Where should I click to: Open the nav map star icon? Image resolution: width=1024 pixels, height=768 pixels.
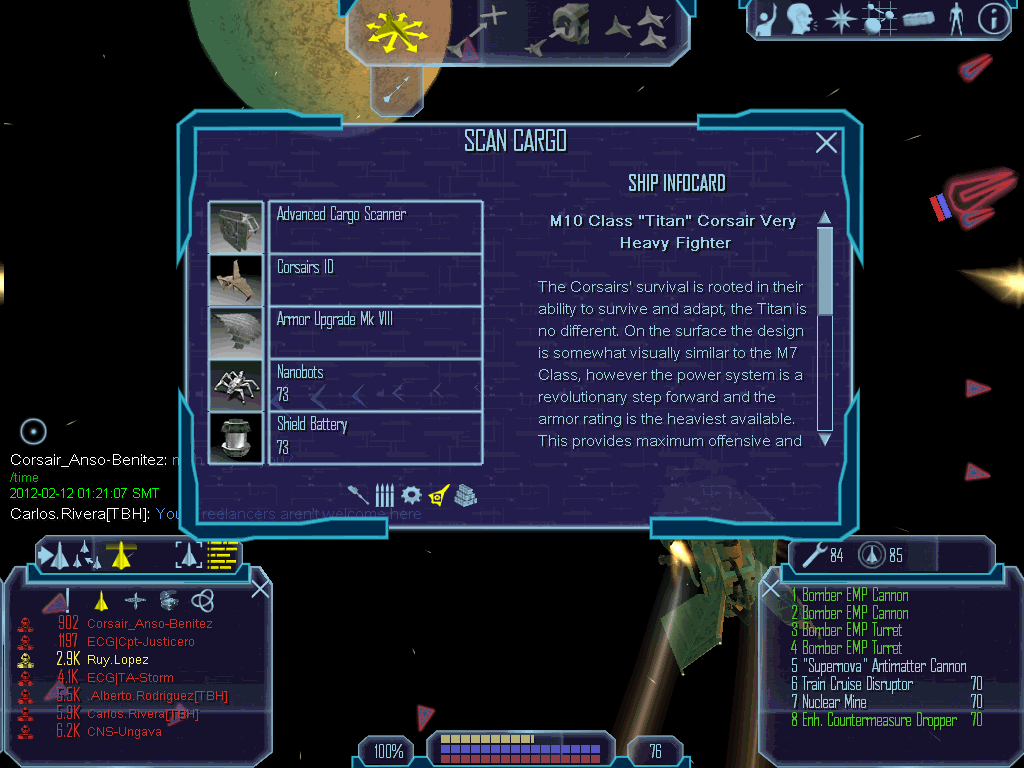[x=843, y=20]
